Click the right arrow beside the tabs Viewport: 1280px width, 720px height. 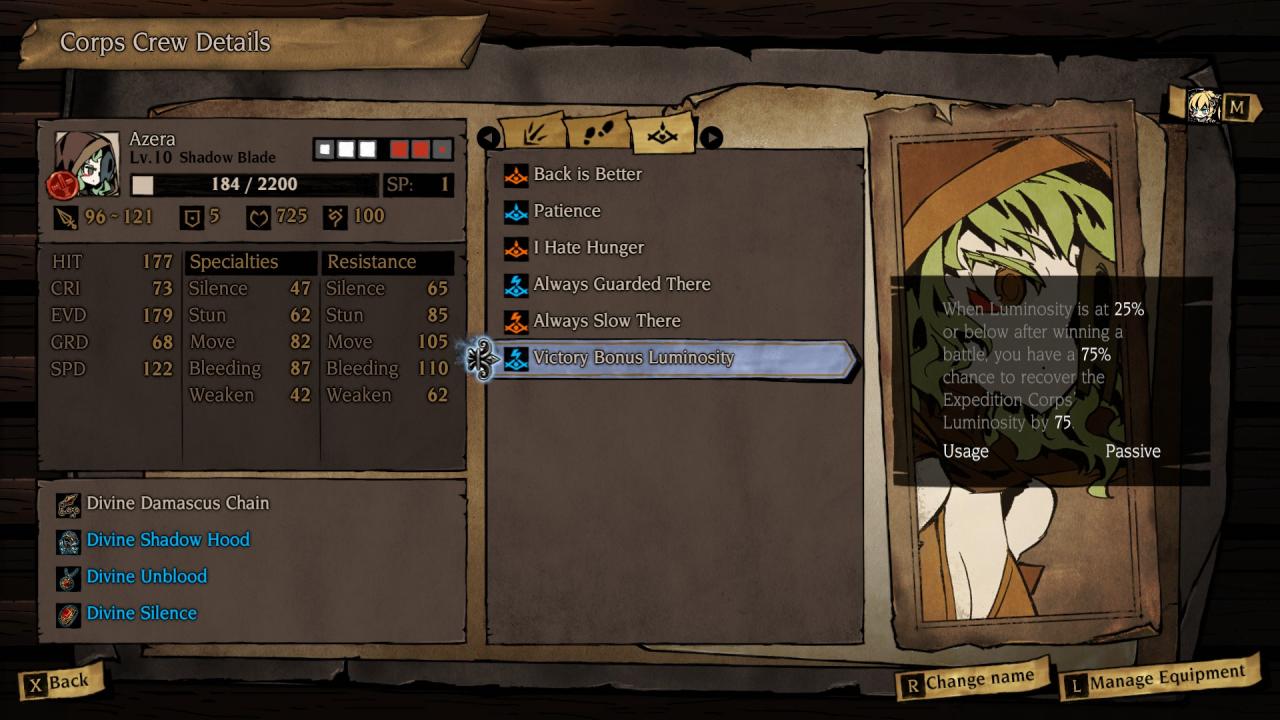coord(711,137)
